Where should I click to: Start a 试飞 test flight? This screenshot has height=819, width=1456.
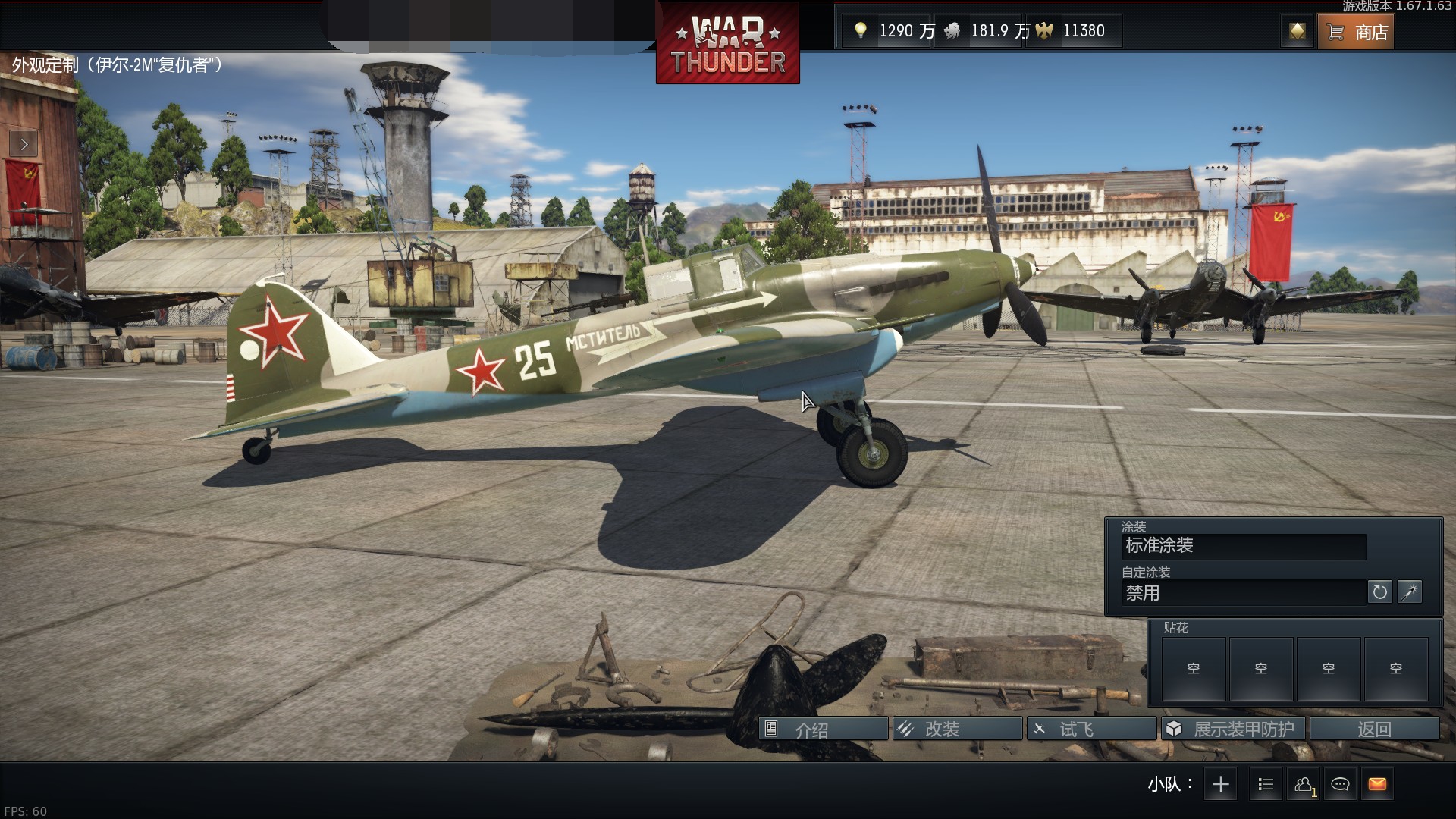(x=1091, y=730)
